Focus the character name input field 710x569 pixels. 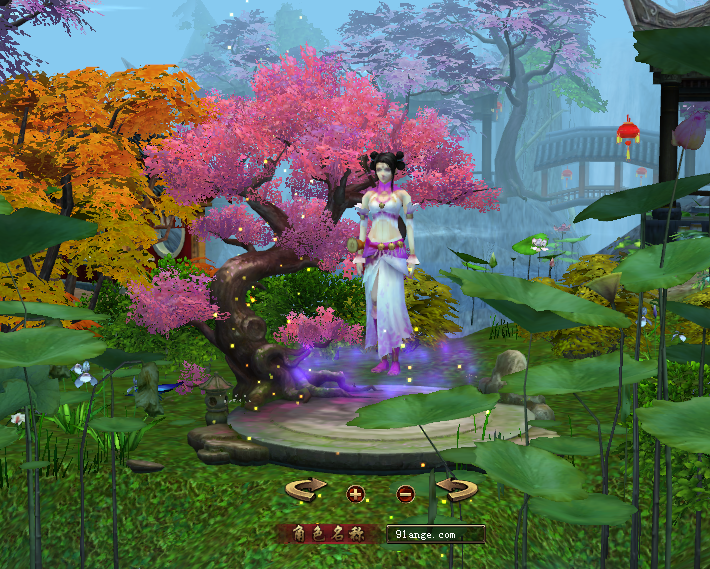435,534
